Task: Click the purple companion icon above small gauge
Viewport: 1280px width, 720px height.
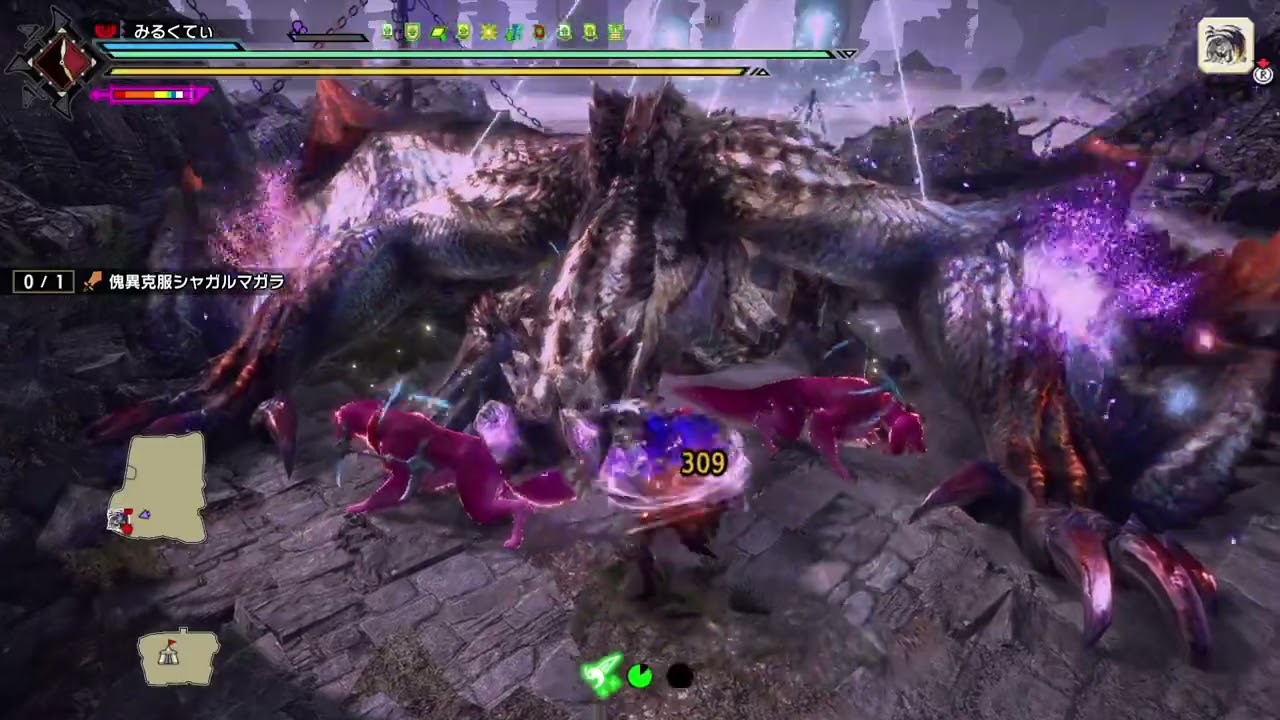Action: (x=299, y=28)
